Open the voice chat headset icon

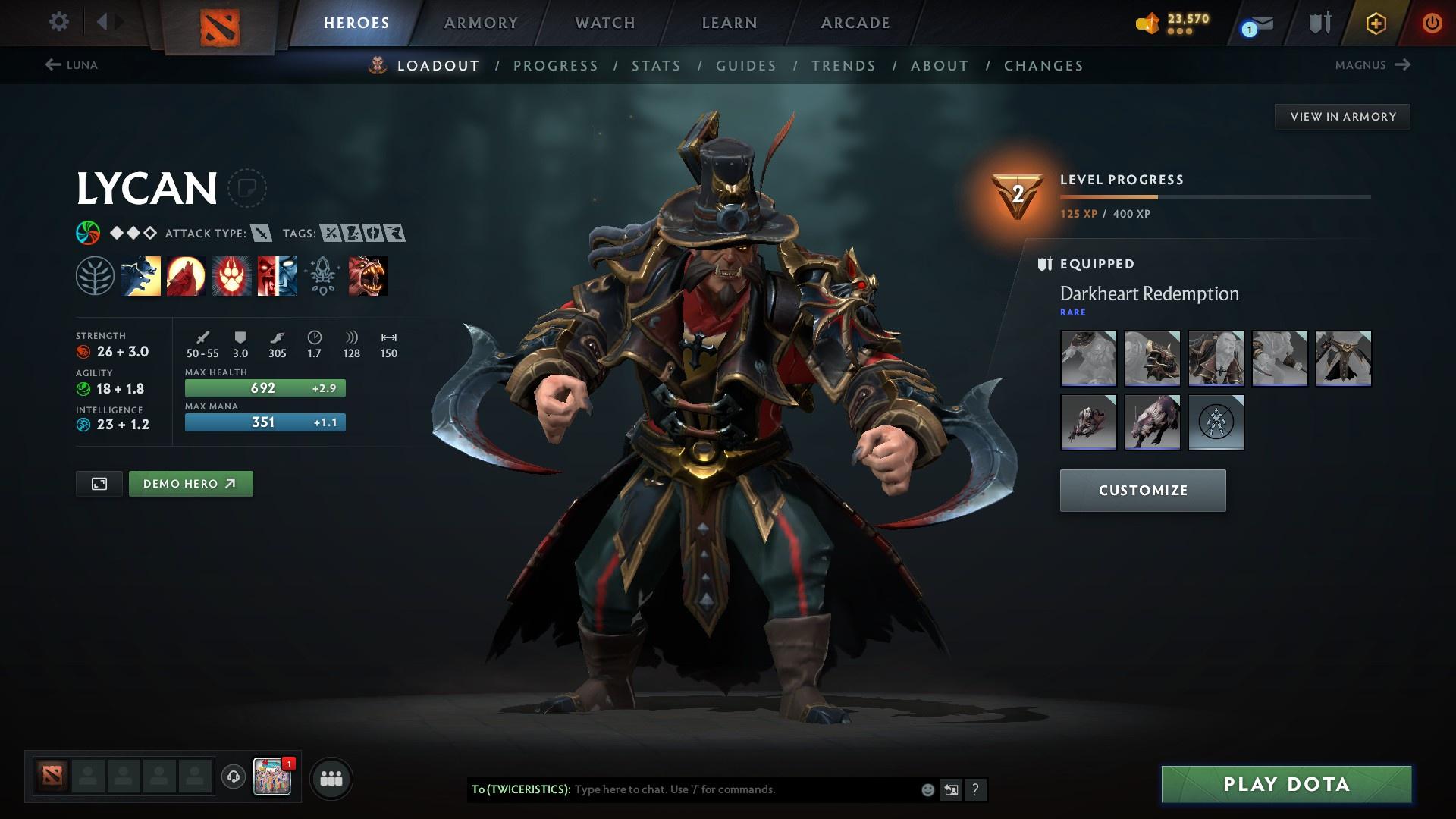231,777
